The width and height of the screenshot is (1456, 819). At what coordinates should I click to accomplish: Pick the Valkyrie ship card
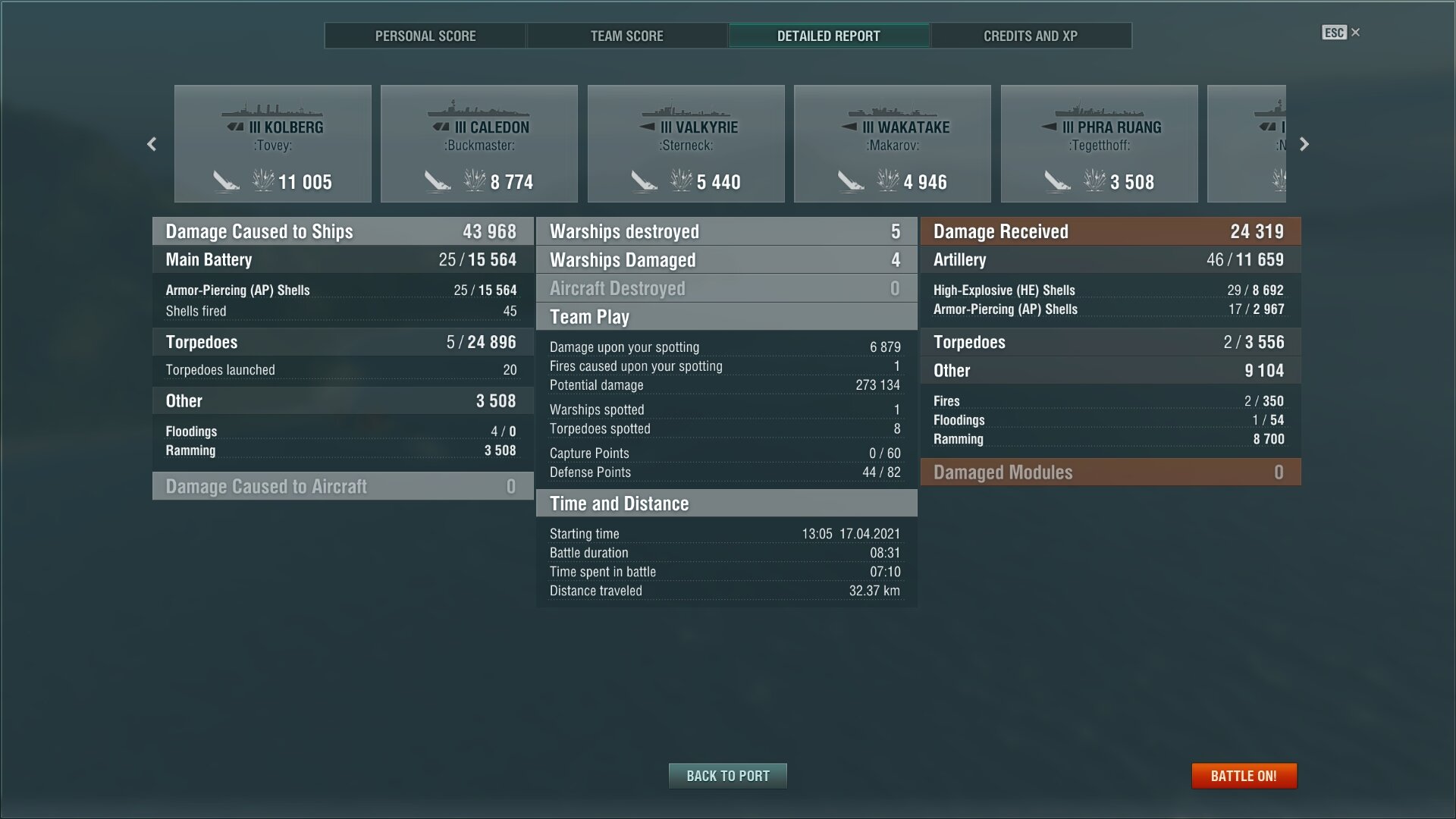[x=686, y=144]
